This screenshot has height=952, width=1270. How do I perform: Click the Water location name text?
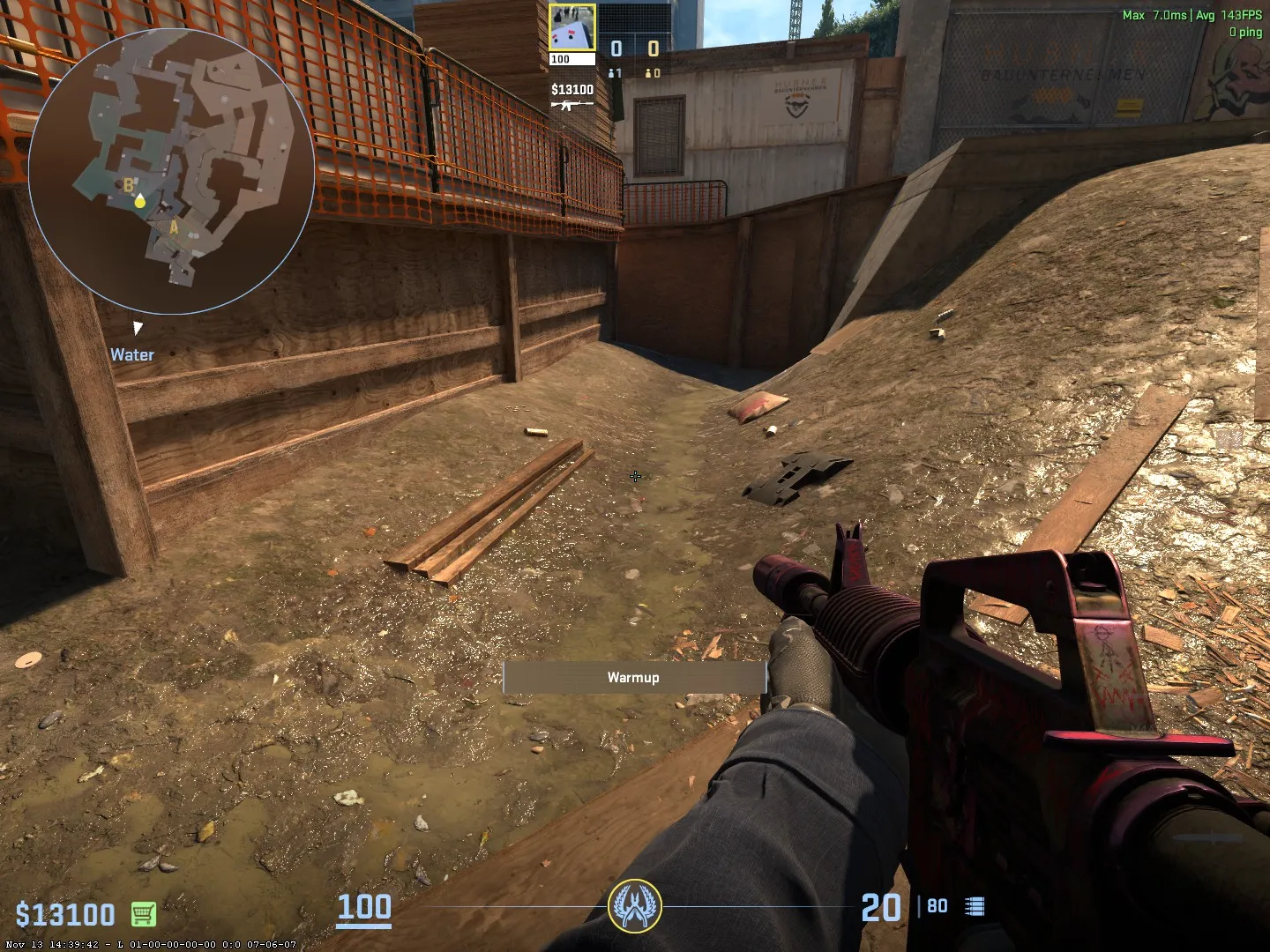[131, 354]
